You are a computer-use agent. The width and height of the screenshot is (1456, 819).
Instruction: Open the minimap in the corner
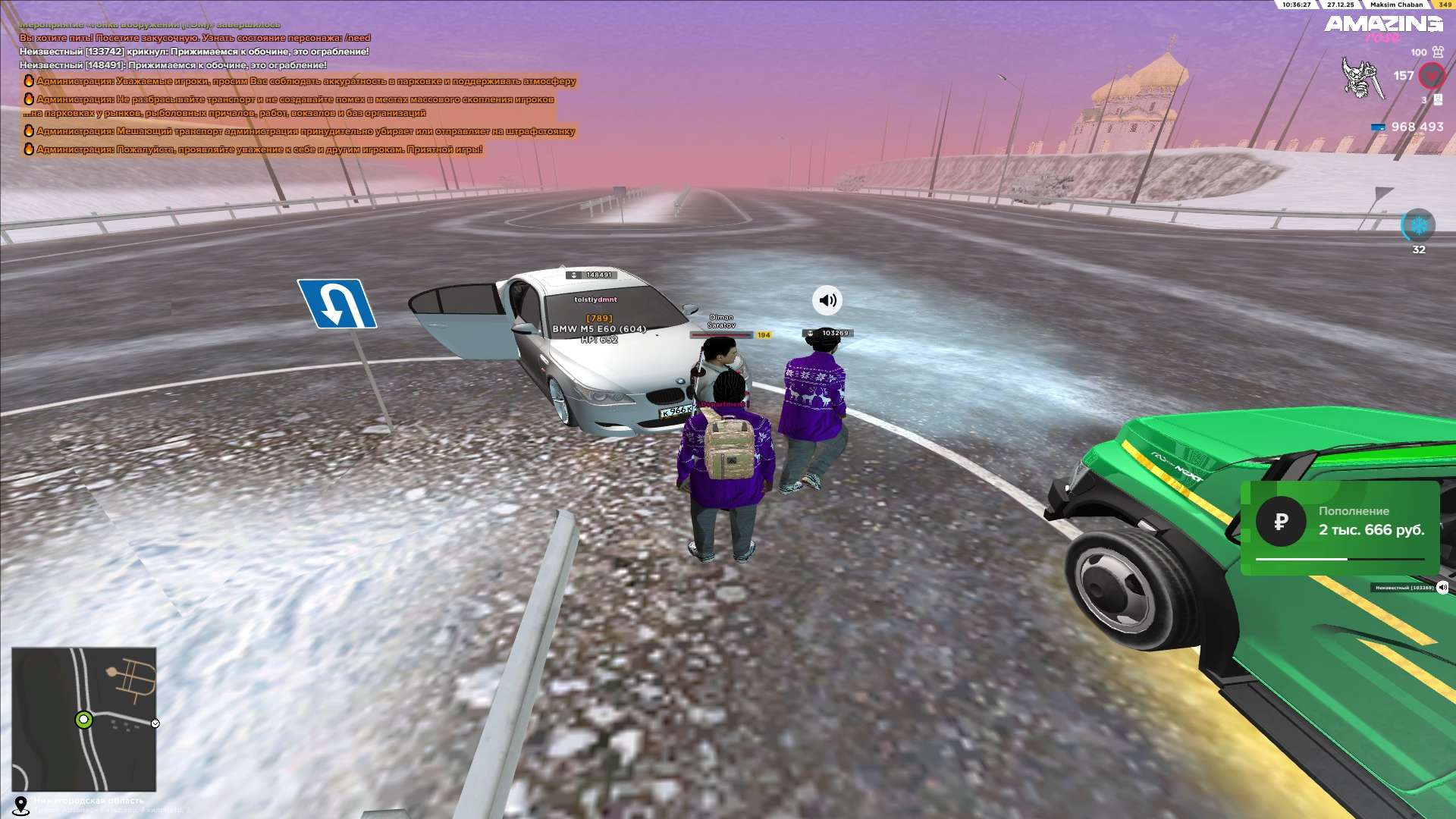(x=83, y=719)
